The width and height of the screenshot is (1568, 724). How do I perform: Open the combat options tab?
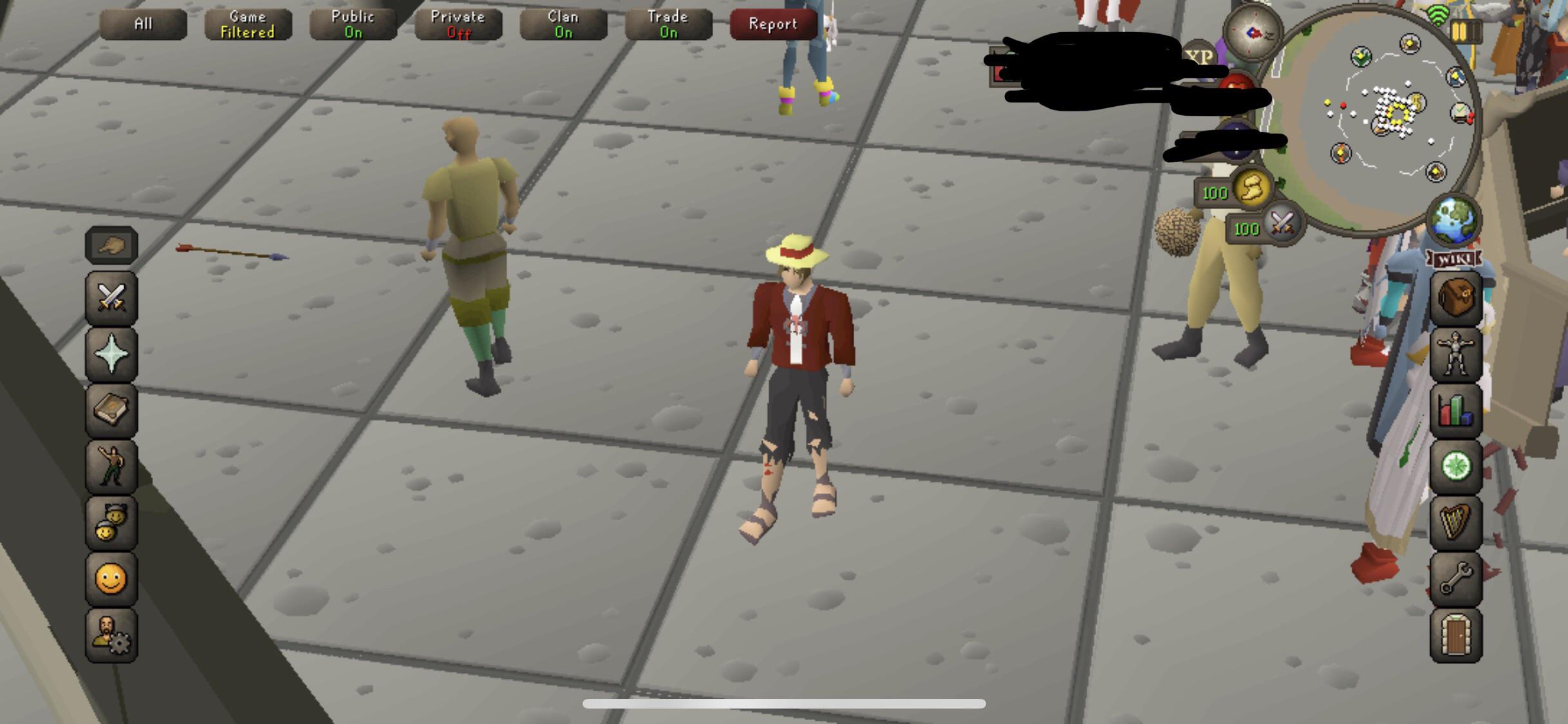[x=111, y=300]
